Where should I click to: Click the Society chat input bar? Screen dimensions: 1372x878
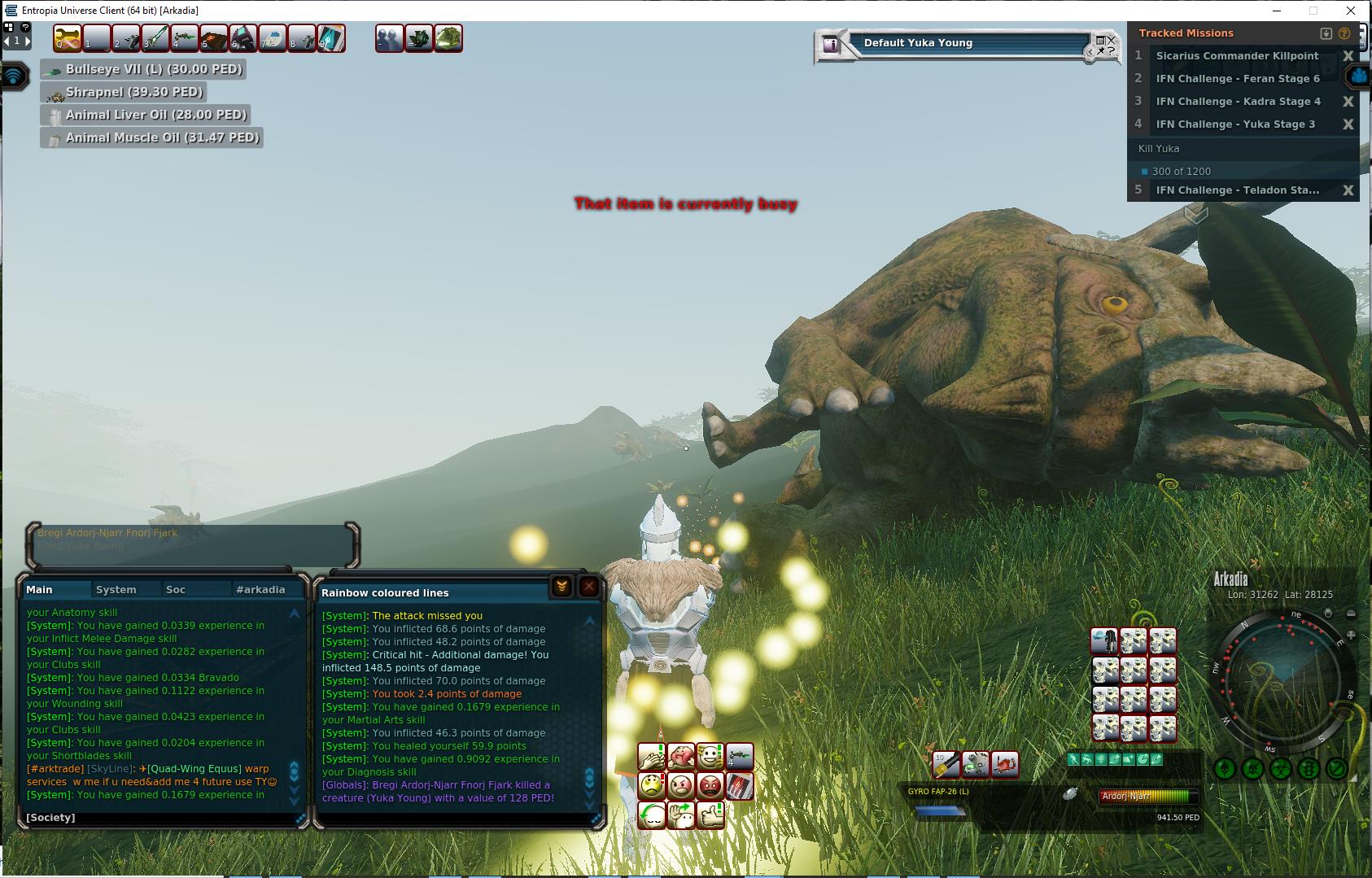point(159,818)
